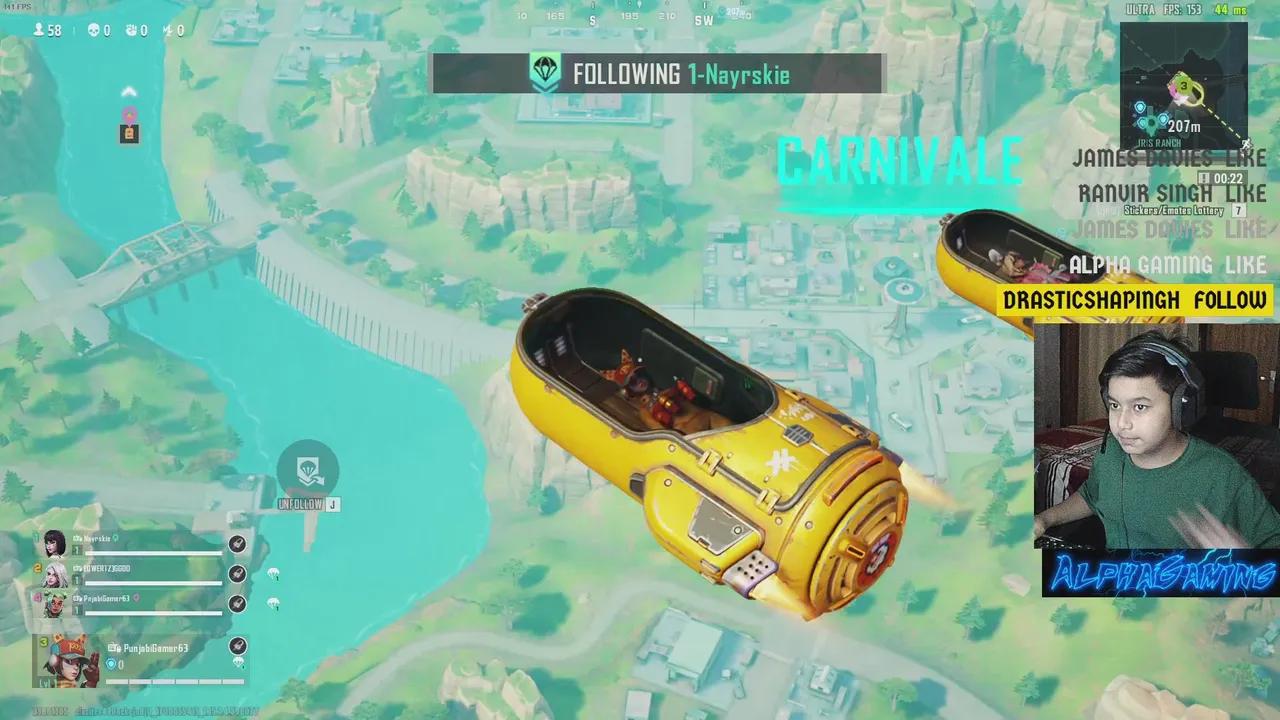Select Nayrskie's squad portrait
This screenshot has width=1280, height=720.
54,544
